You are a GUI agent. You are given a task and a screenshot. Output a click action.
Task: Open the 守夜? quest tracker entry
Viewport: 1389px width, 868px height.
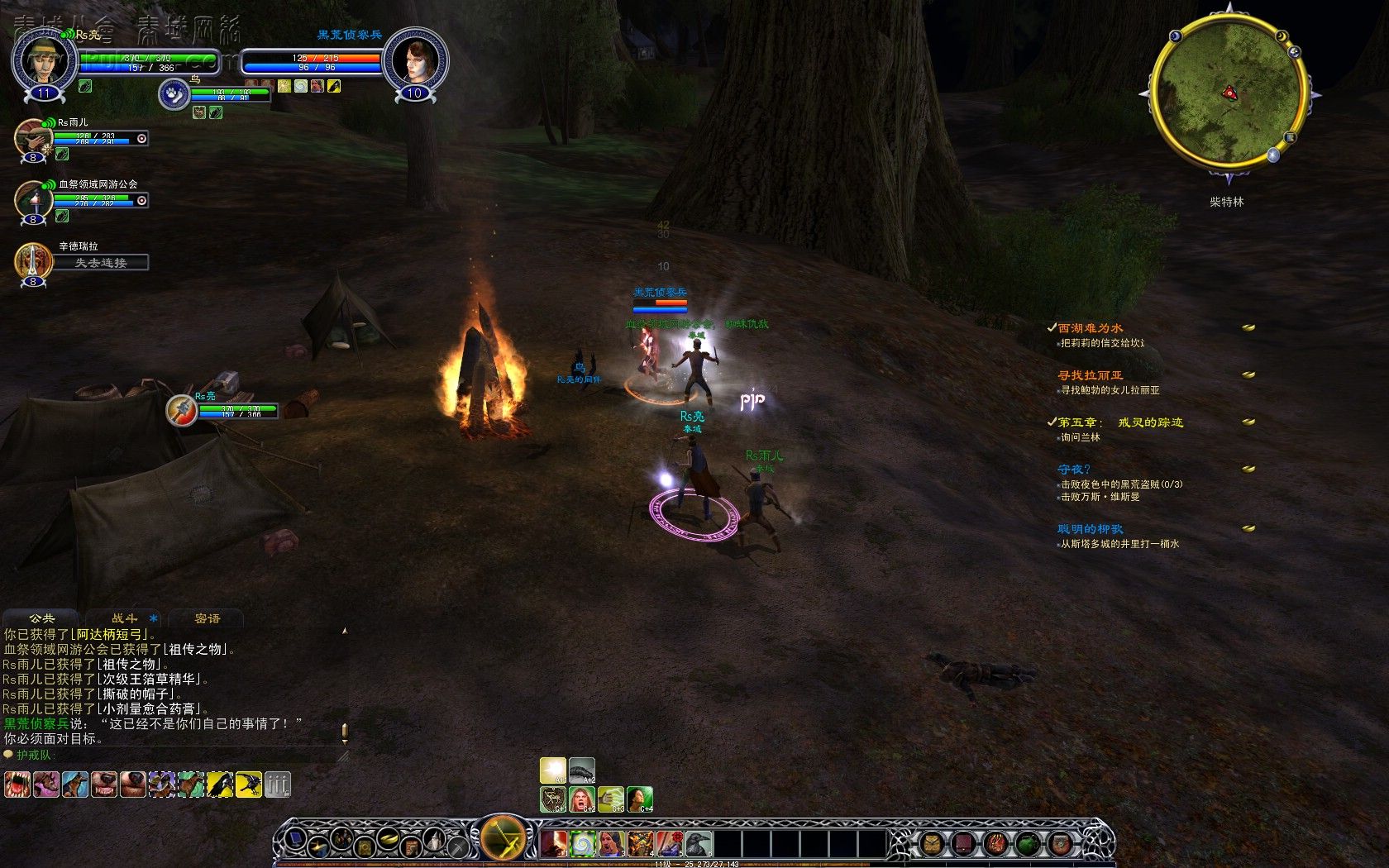1074,470
